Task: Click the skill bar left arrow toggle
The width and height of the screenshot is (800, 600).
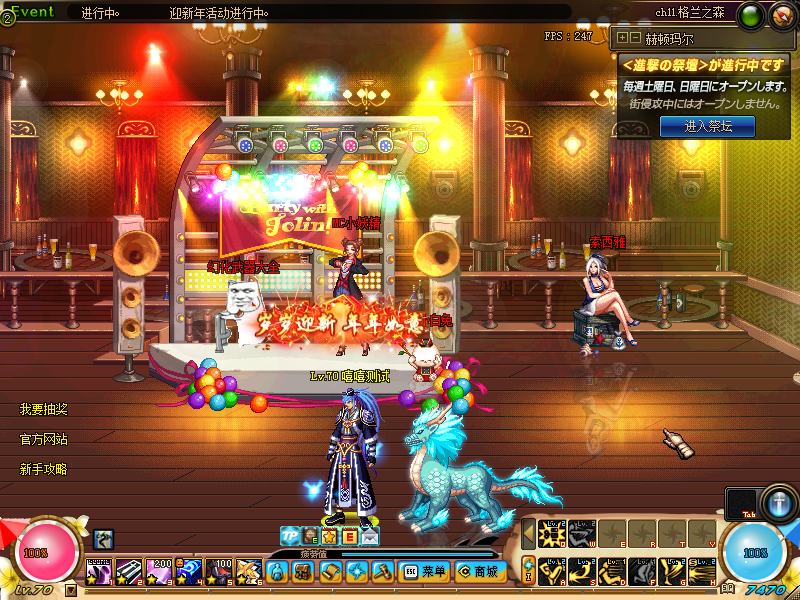Action: [x=528, y=535]
